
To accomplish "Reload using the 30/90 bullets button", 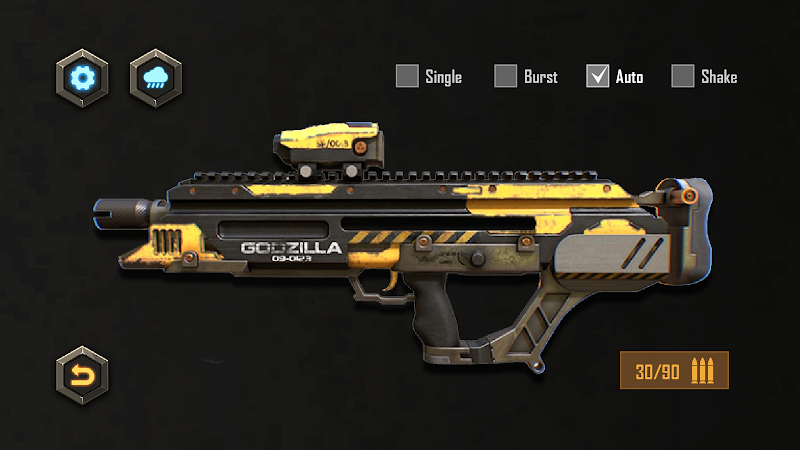I will pyautogui.click(x=674, y=372).
